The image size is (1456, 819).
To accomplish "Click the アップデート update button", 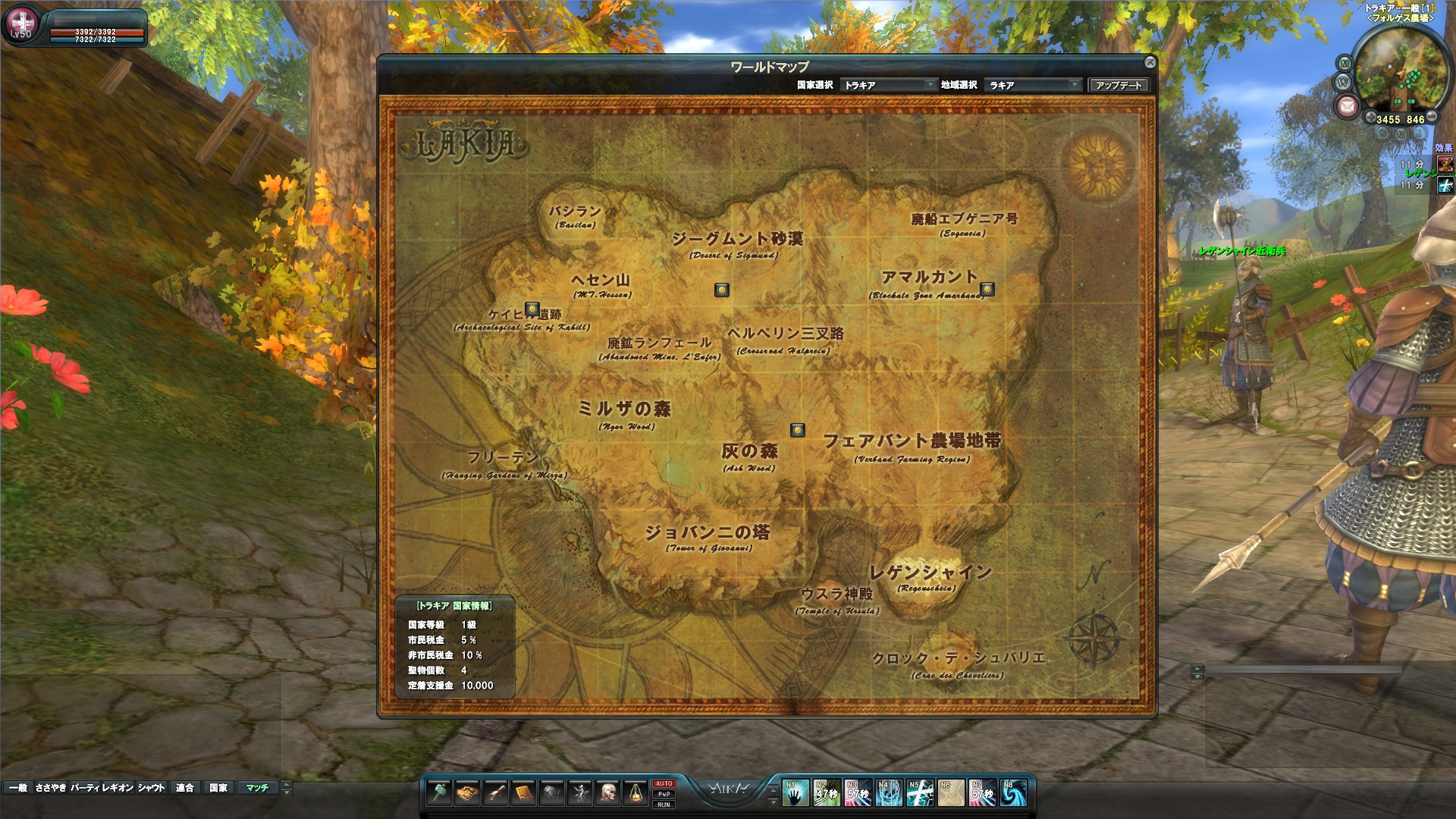I will pos(1119,85).
